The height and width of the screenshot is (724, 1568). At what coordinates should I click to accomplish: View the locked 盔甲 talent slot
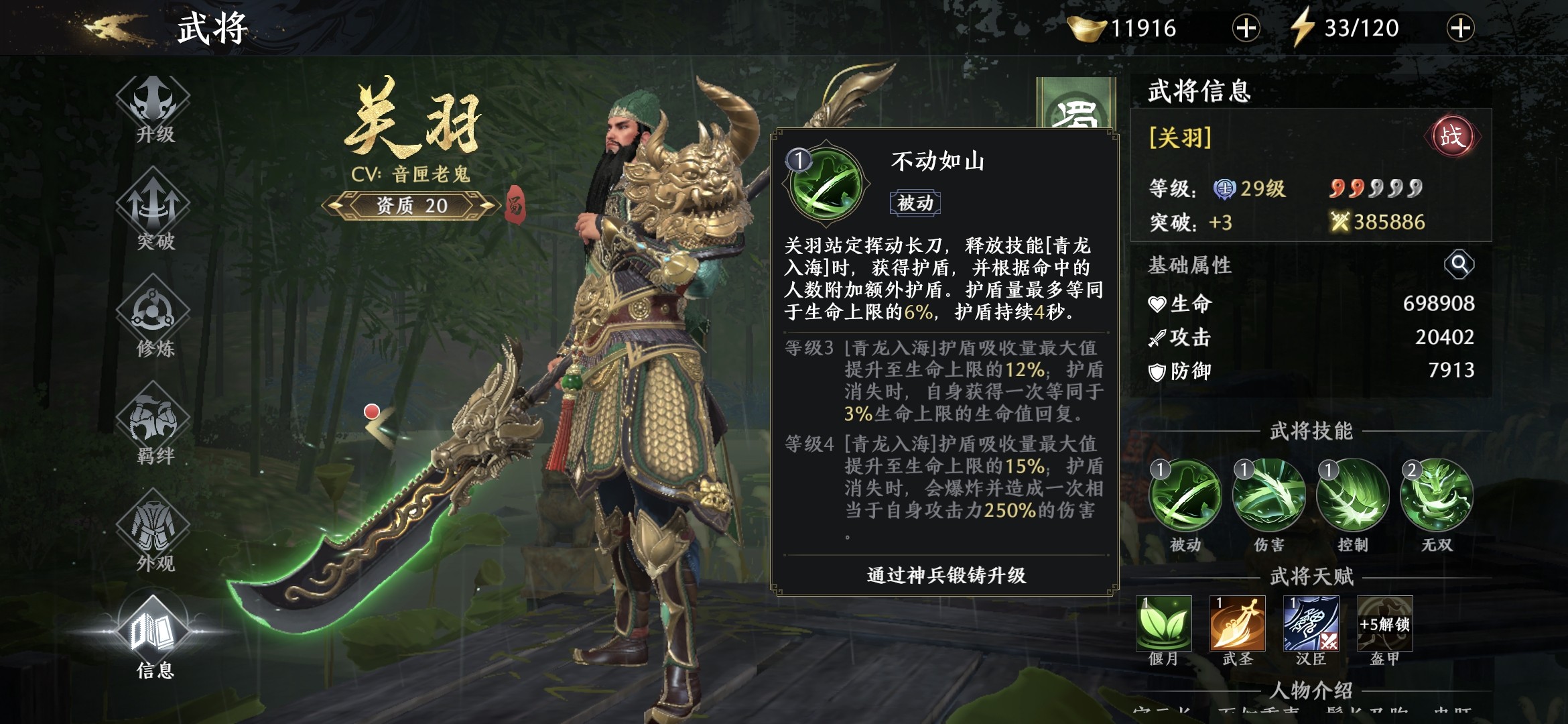click(x=1384, y=623)
